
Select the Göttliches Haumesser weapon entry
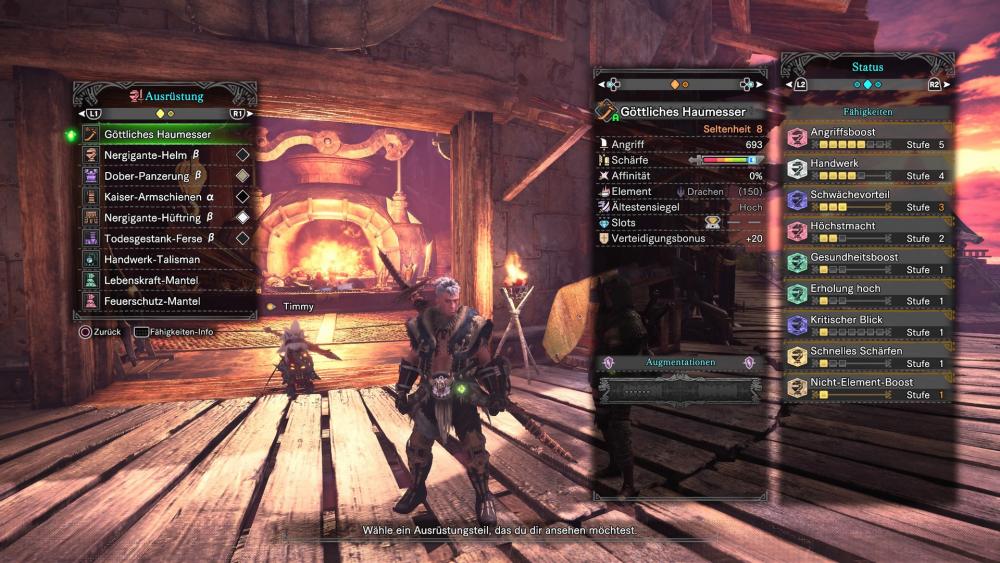coord(160,134)
